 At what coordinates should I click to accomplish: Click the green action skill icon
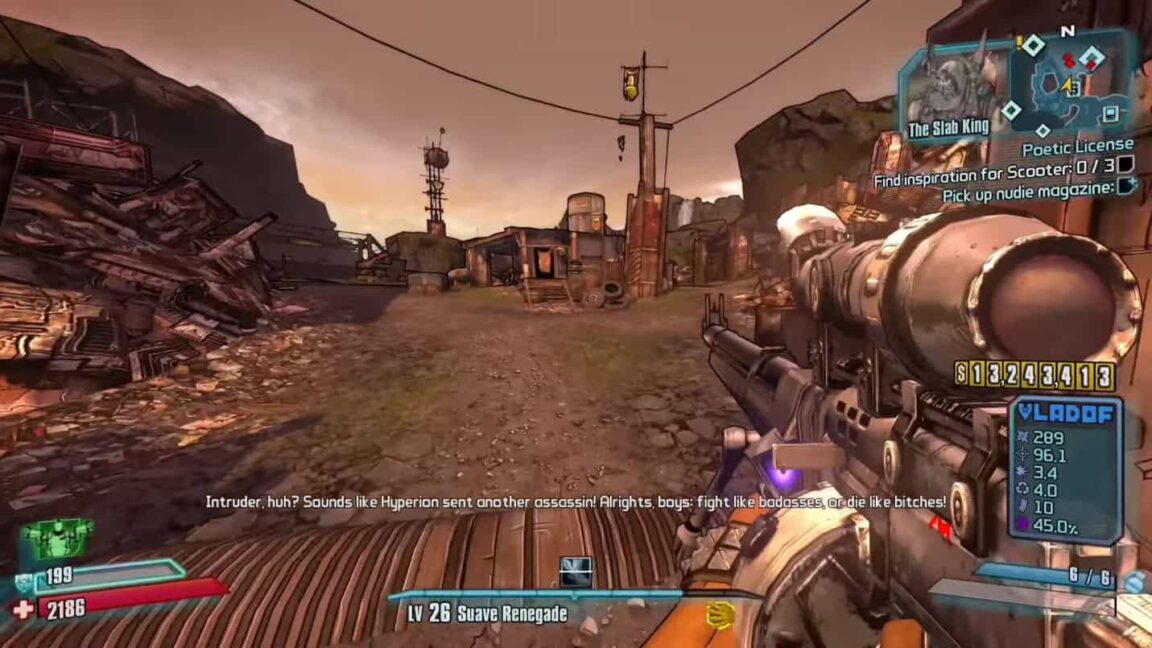click(57, 539)
